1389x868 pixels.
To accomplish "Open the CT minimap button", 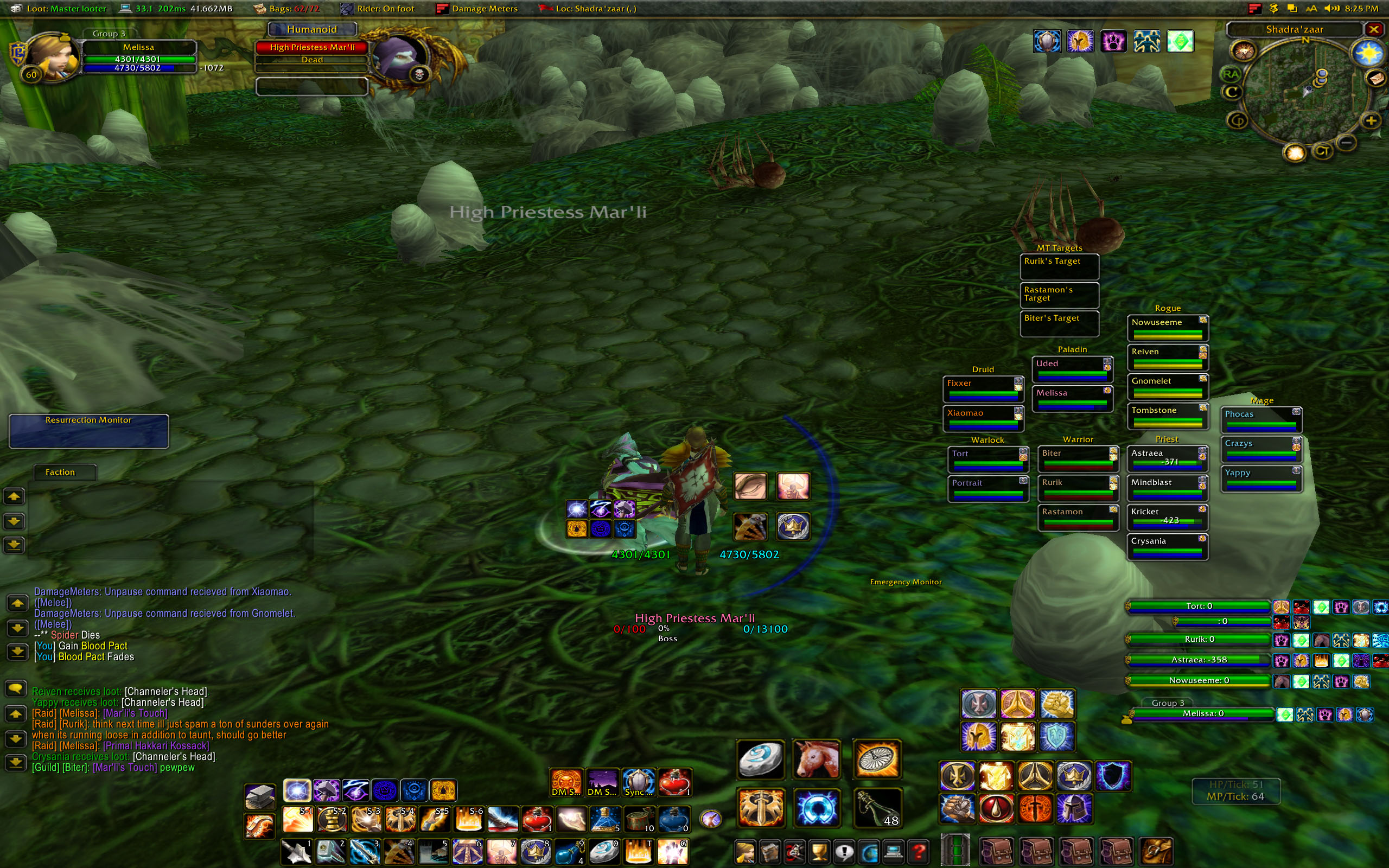I will tap(1322, 151).
